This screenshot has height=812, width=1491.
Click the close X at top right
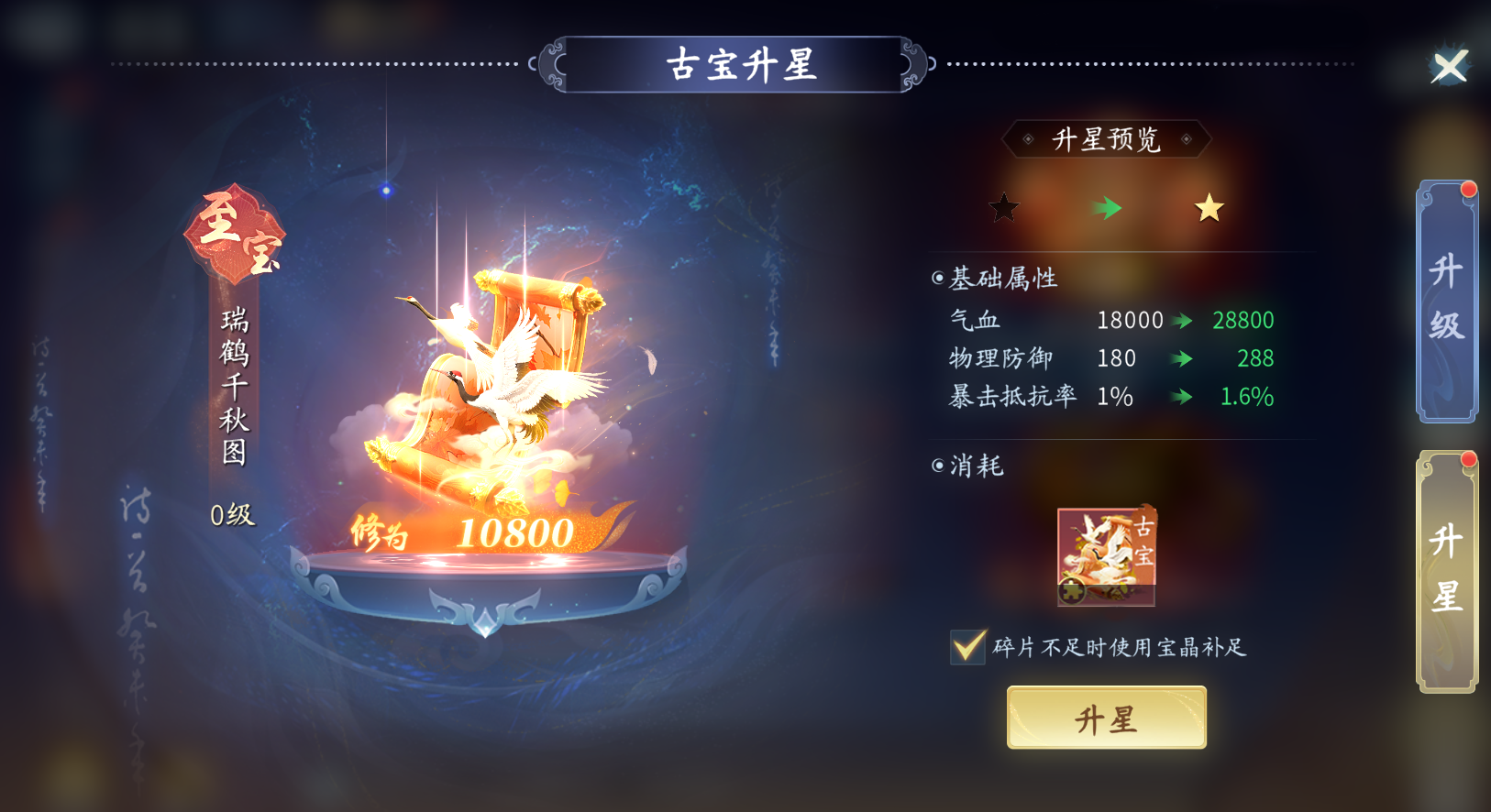click(x=1452, y=66)
